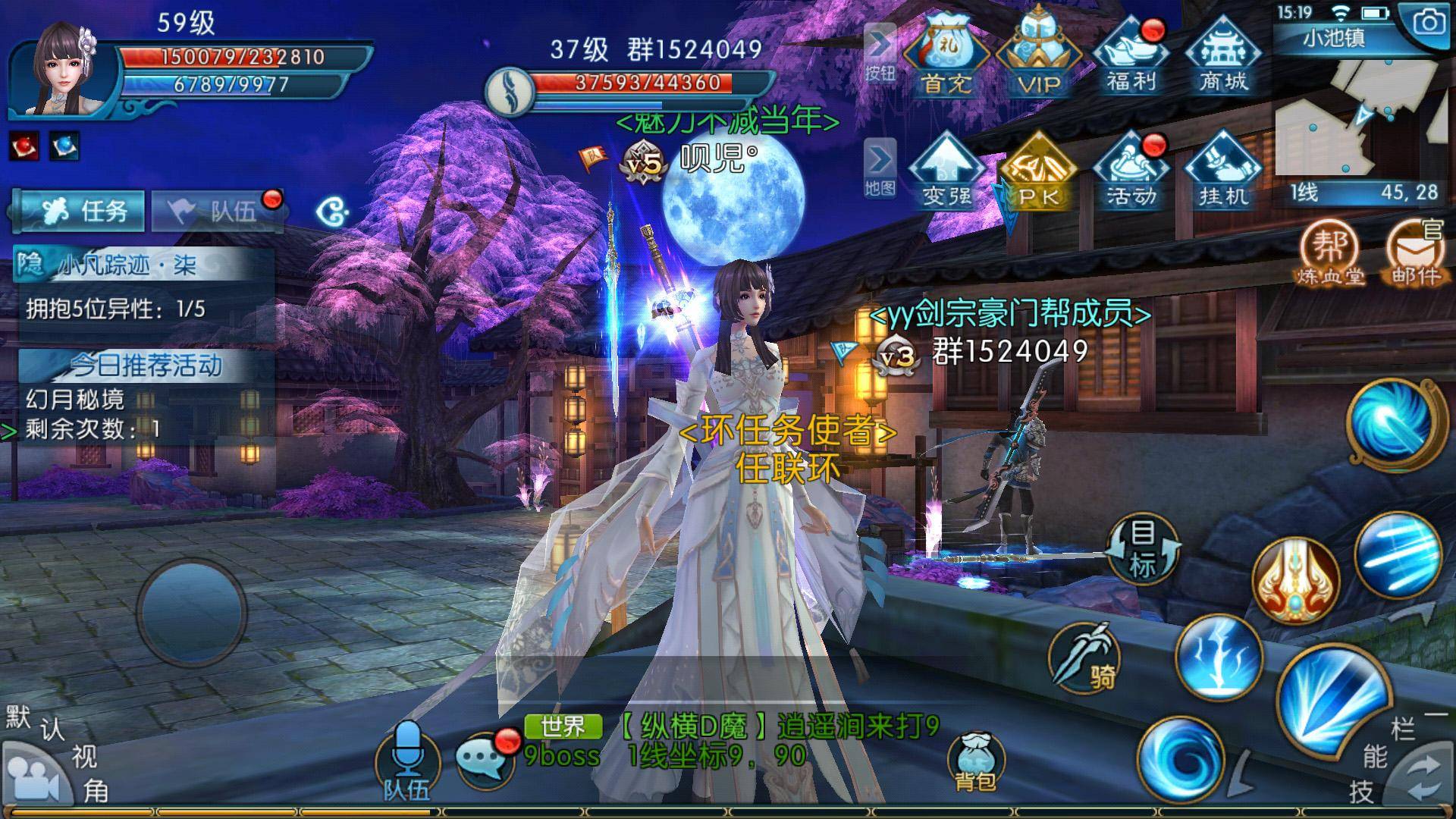Select the 任务 quest tab
The image size is (1456, 819).
tap(80, 211)
